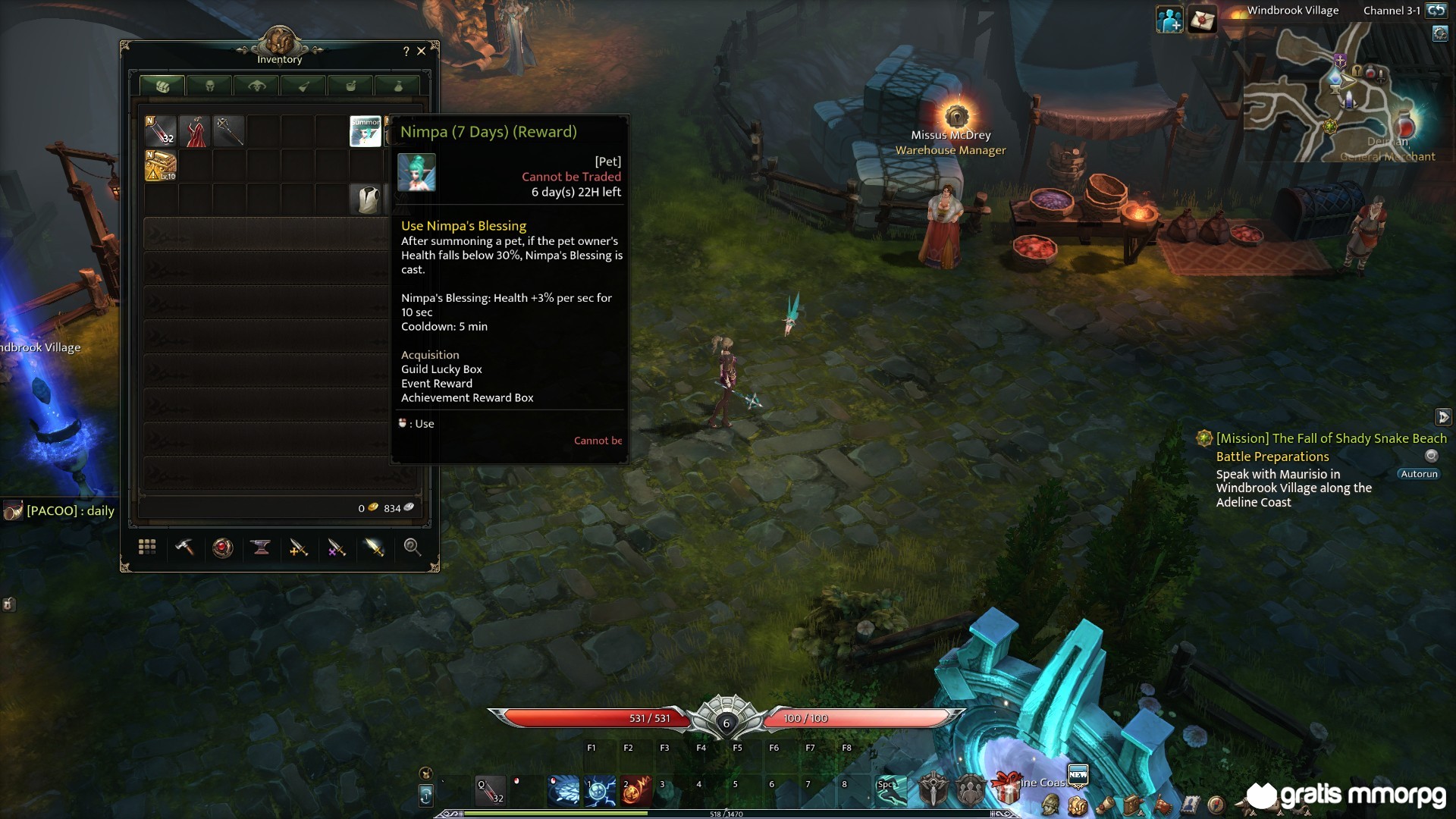
Task: Select the staff weapon in inventory
Action: pos(229,131)
